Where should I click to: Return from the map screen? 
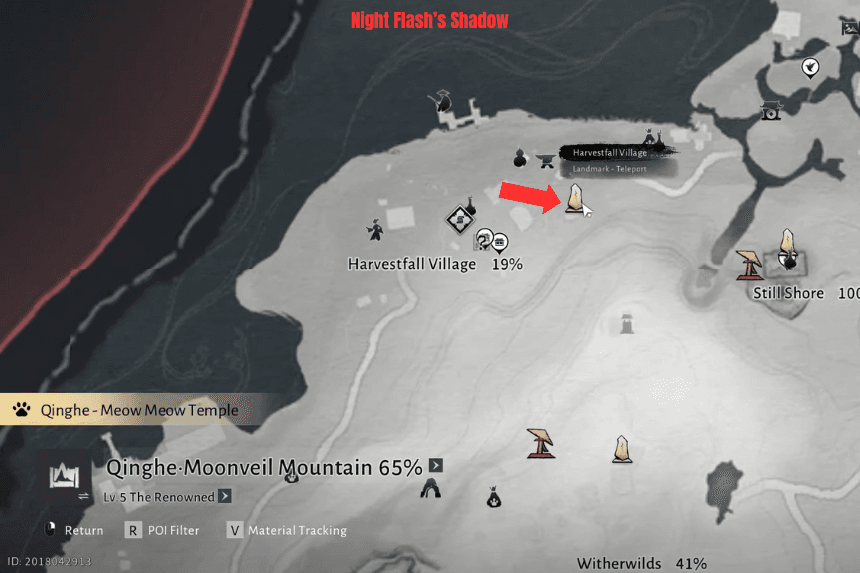(52, 530)
